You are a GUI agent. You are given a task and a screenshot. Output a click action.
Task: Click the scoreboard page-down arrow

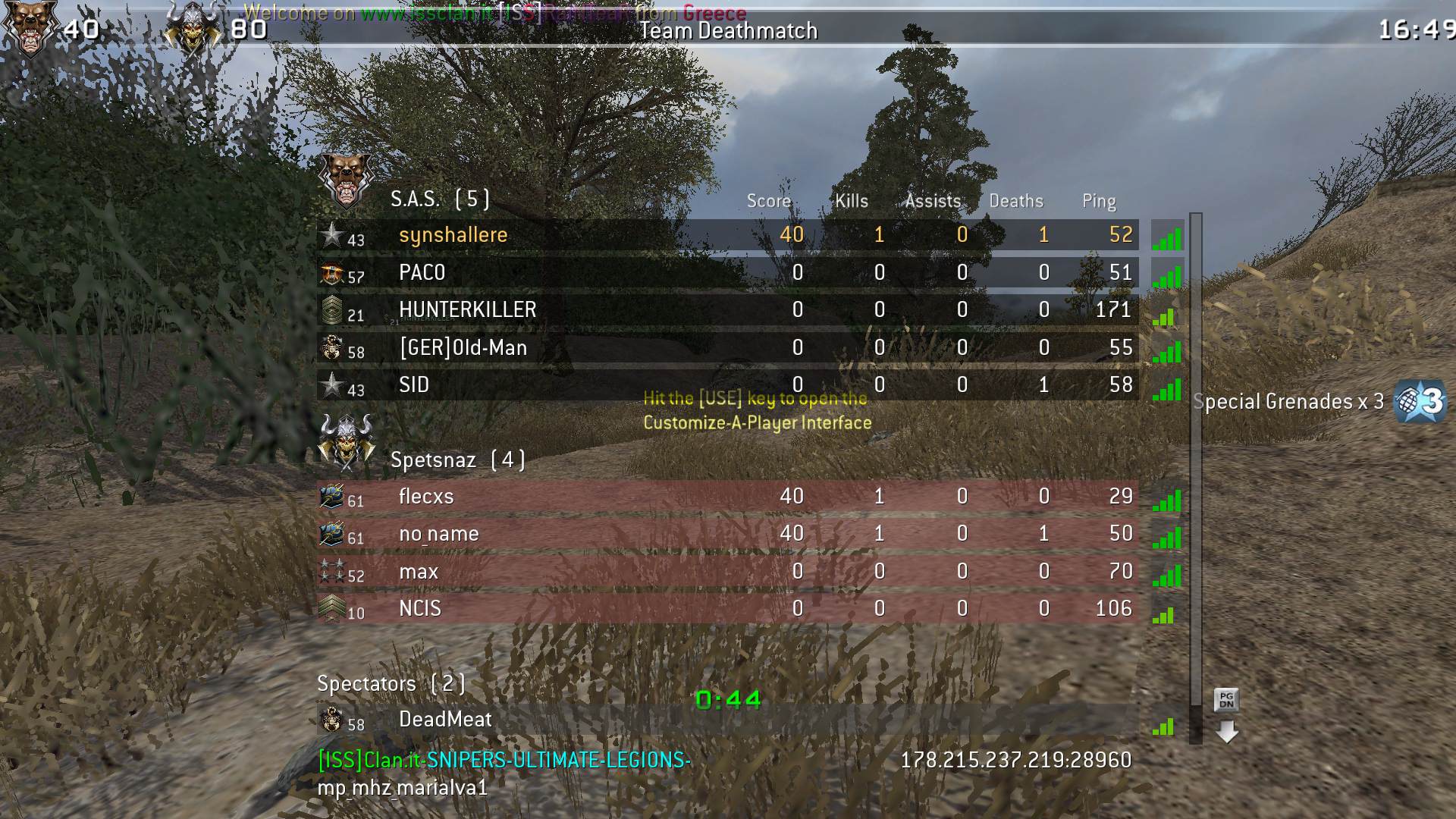tap(1226, 732)
